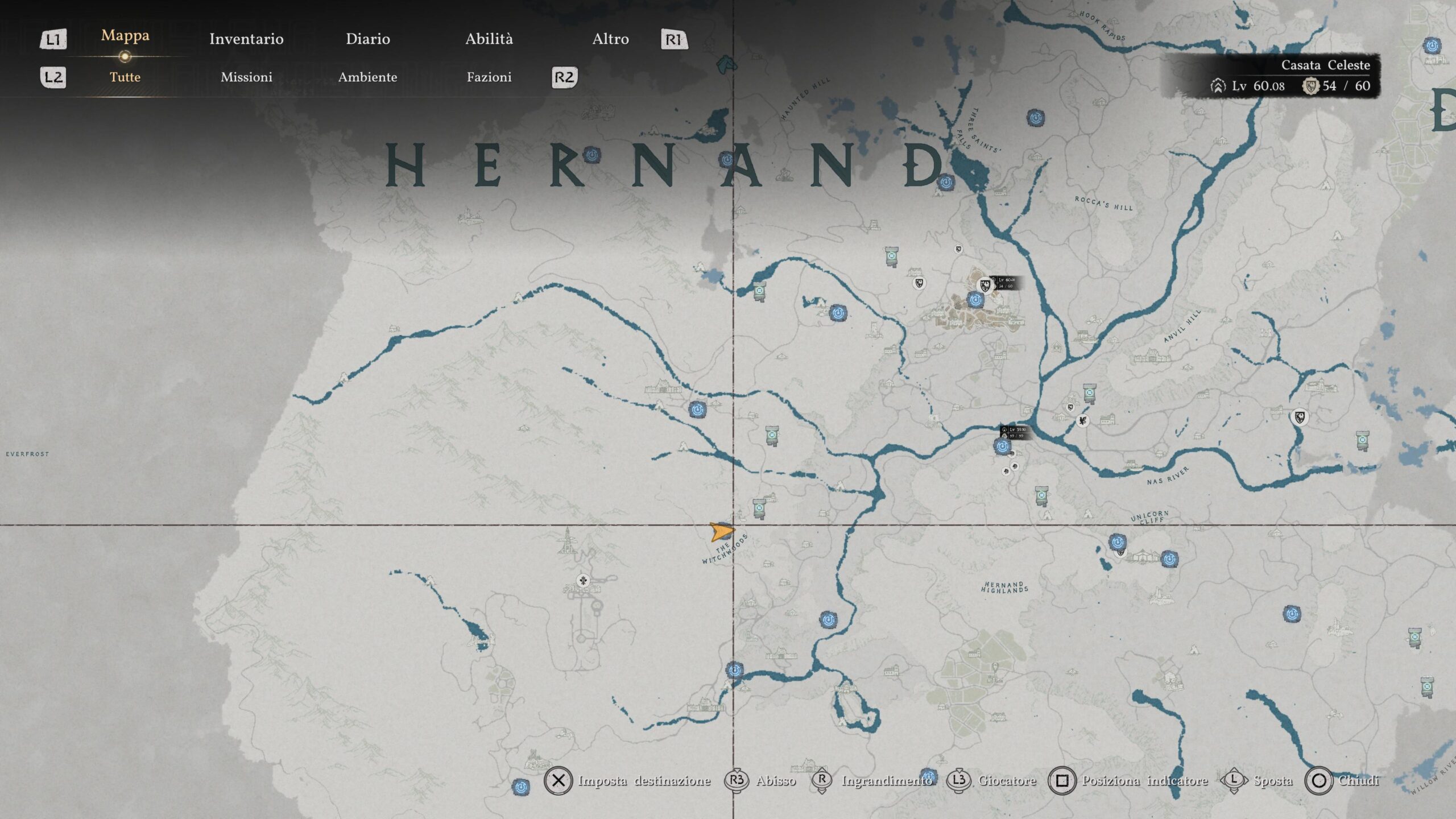Switch to the Diario tab
This screenshot has height=819, width=1456.
(368, 39)
